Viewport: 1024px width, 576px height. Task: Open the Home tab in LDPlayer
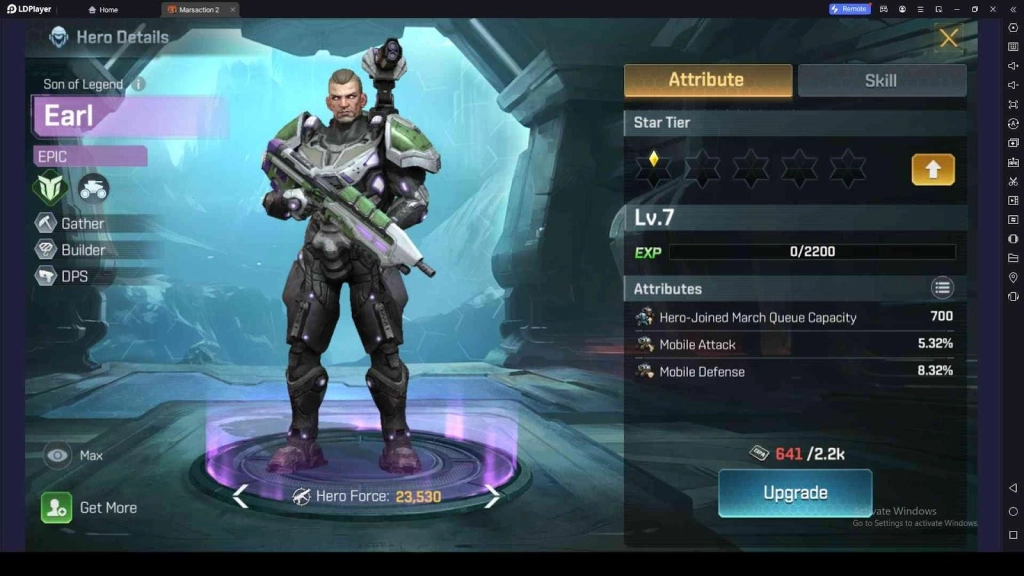103,9
